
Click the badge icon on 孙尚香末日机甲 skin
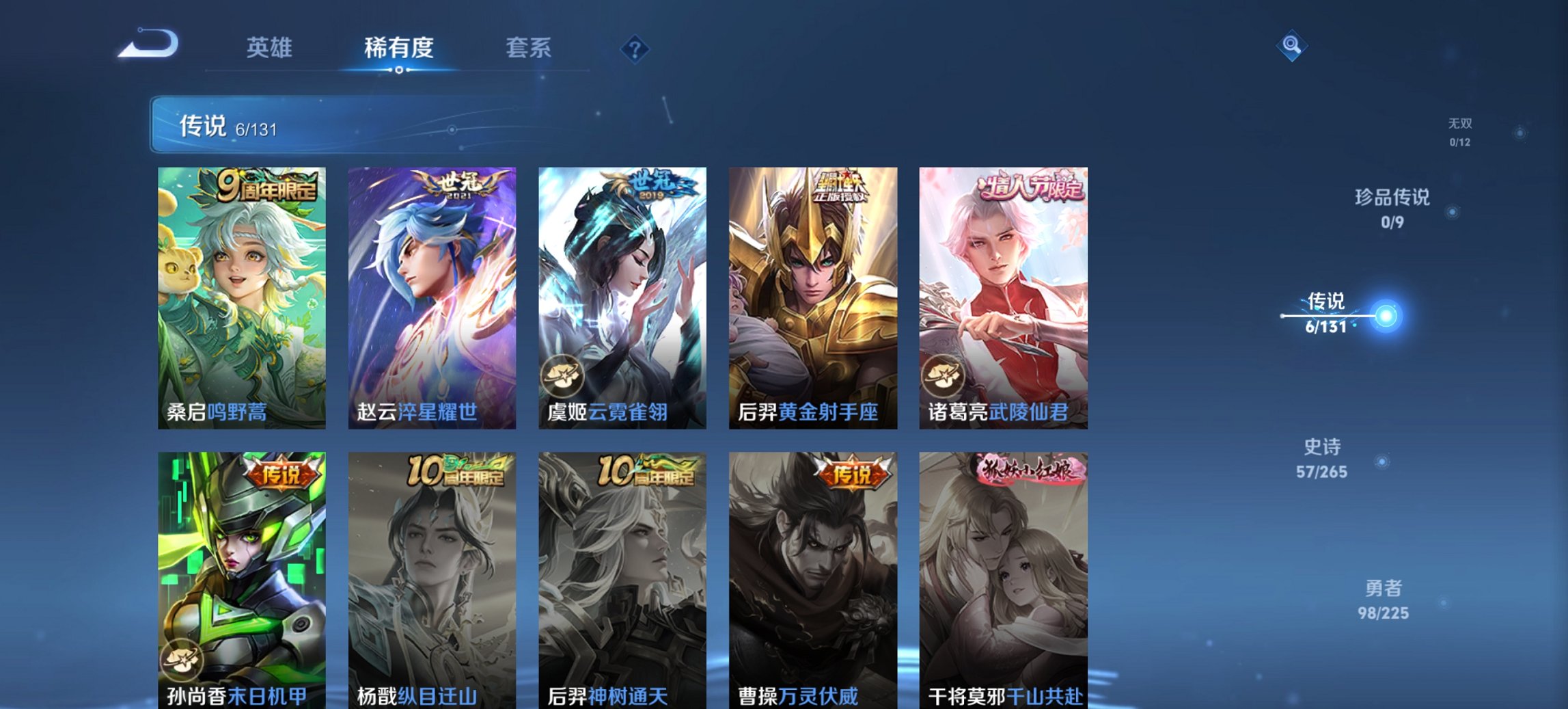coord(183,660)
